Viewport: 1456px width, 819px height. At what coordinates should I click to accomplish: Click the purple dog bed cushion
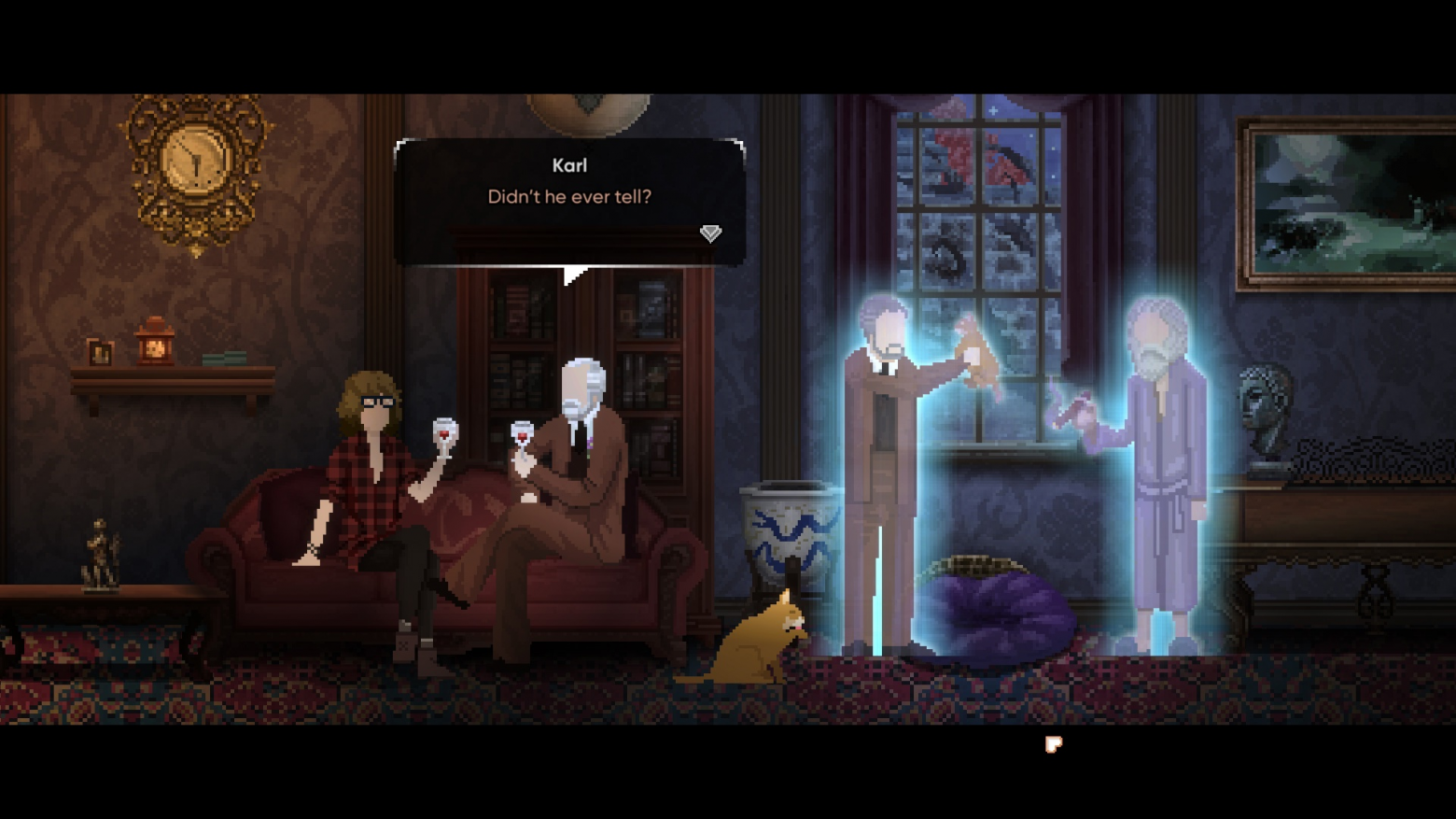[x=999, y=607]
